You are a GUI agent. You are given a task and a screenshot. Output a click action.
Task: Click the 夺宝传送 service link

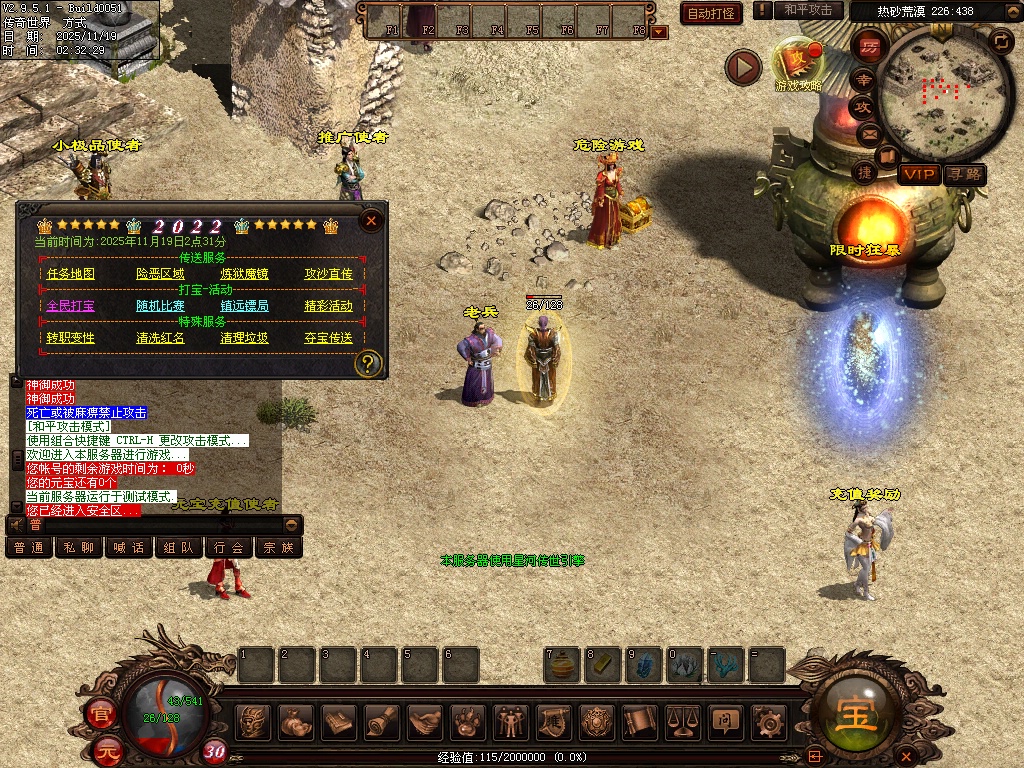[x=328, y=338]
